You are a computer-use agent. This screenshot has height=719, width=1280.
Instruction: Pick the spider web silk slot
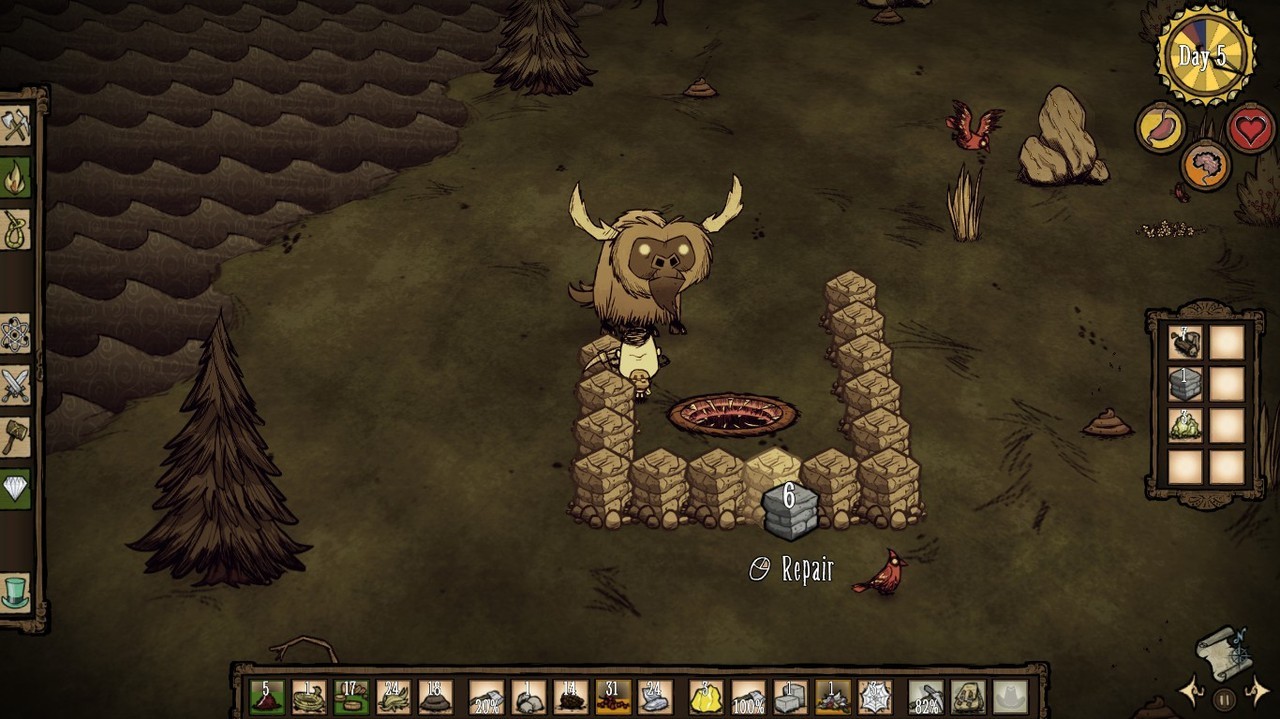tap(875, 697)
